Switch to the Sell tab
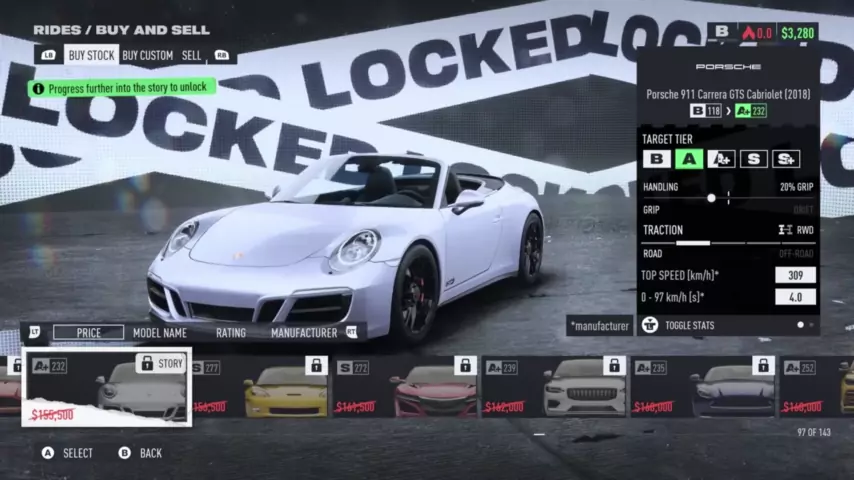The height and width of the screenshot is (480, 854). tap(191, 56)
